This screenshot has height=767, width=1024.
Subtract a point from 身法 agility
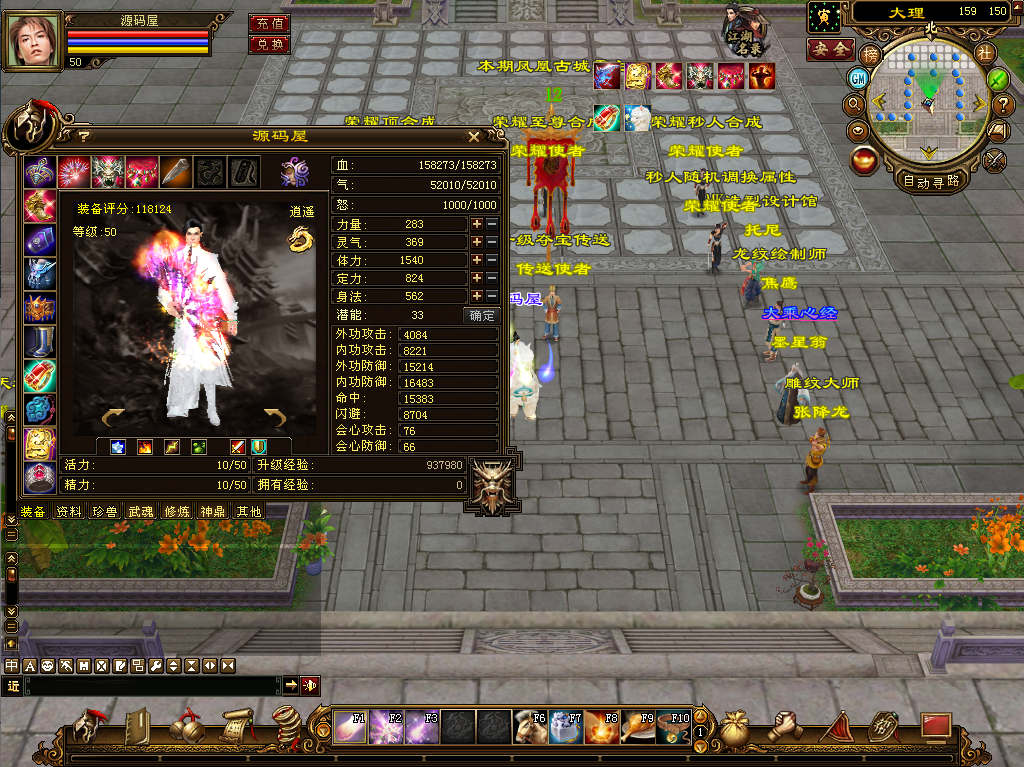(491, 296)
